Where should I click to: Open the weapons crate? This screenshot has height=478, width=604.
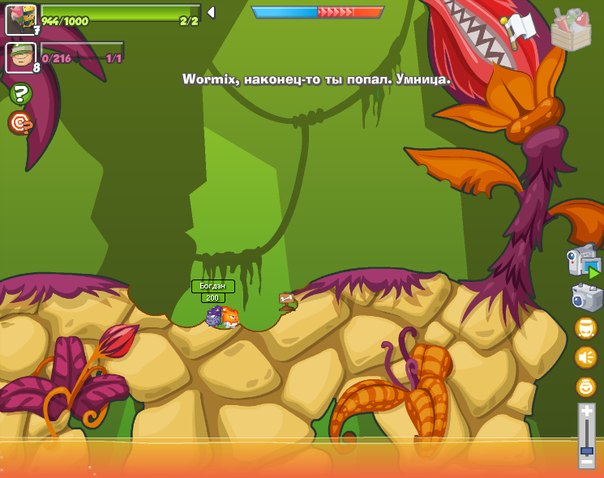[571, 29]
